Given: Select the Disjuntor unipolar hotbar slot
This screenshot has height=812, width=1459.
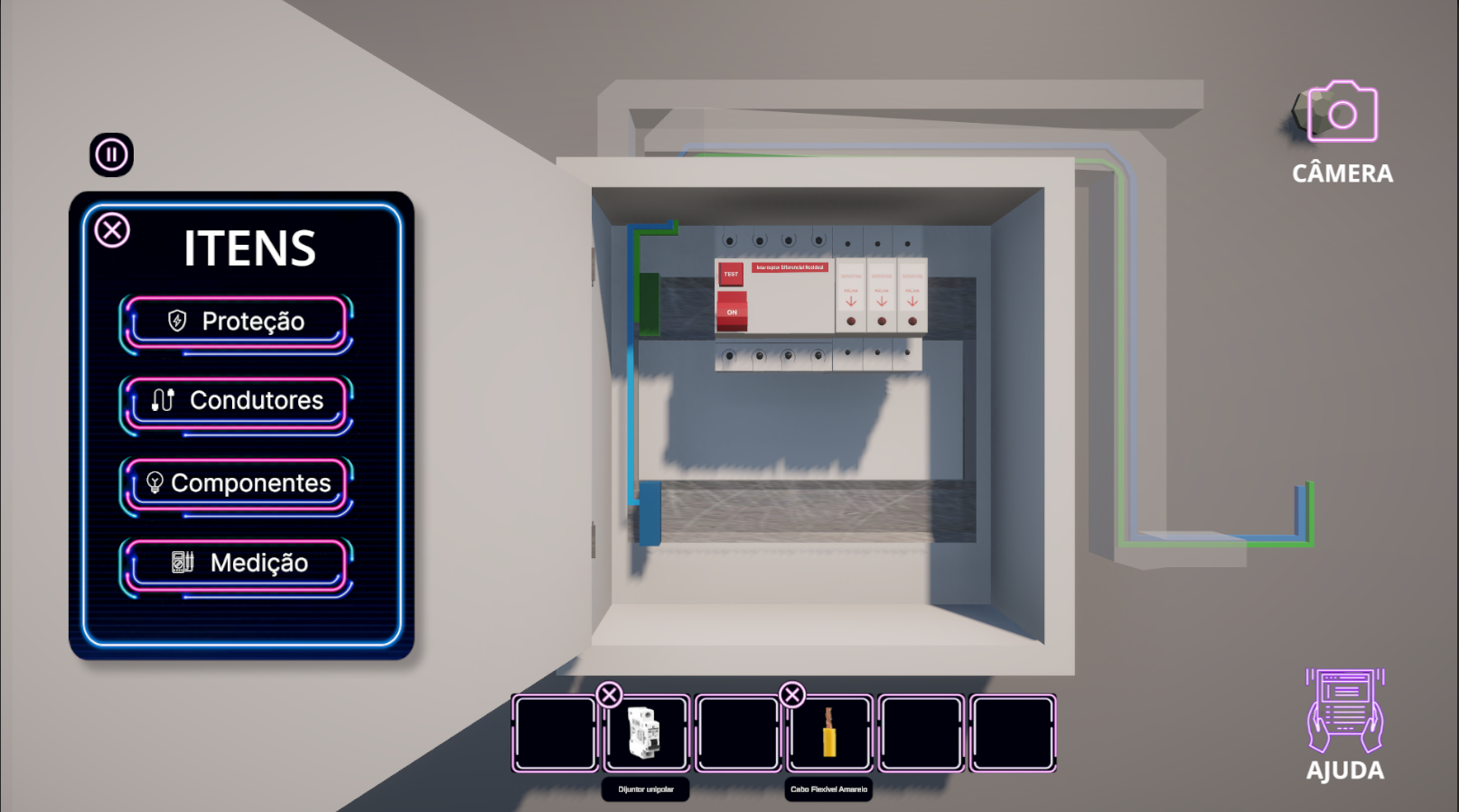Looking at the screenshot, I should click(647, 733).
